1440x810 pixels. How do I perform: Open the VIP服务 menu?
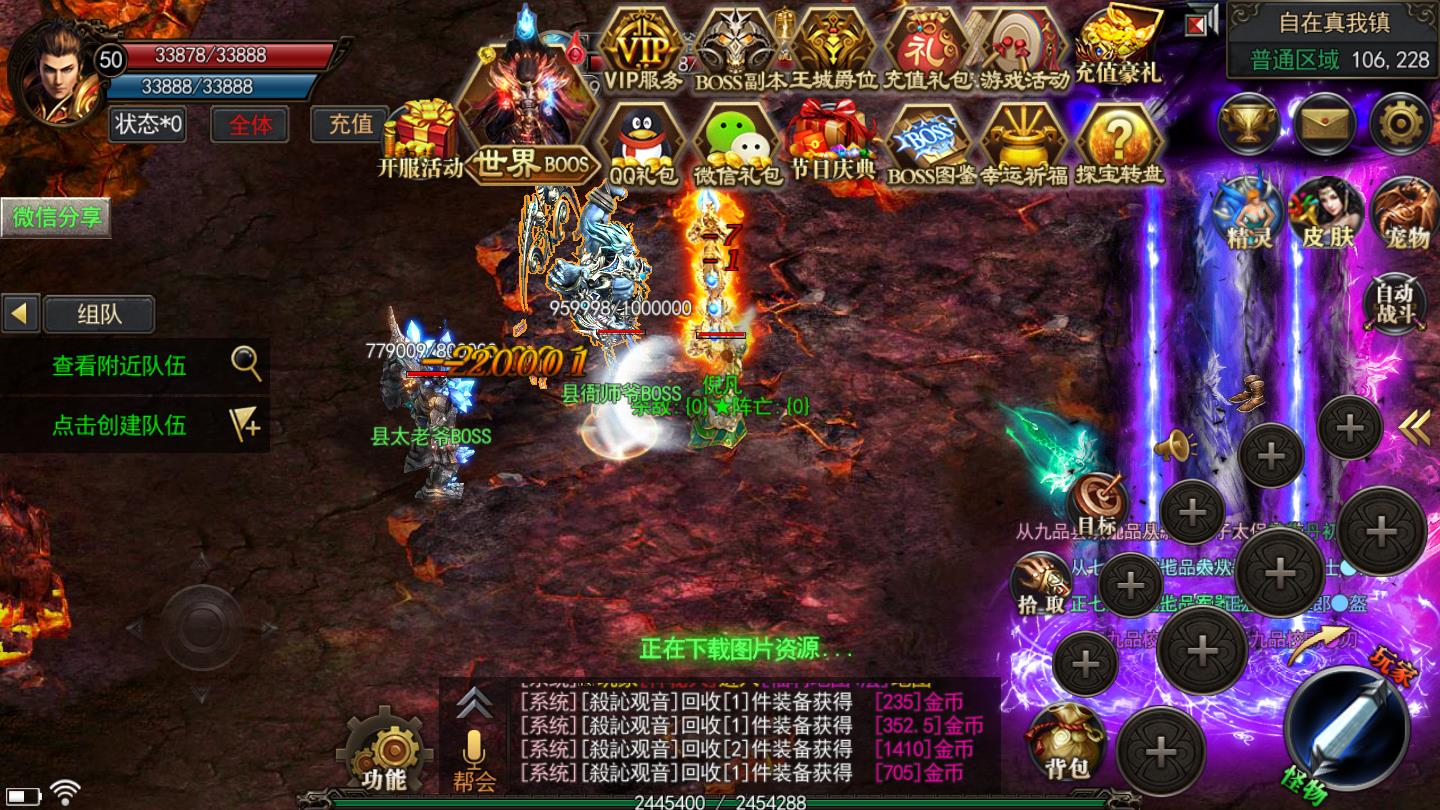tap(643, 50)
